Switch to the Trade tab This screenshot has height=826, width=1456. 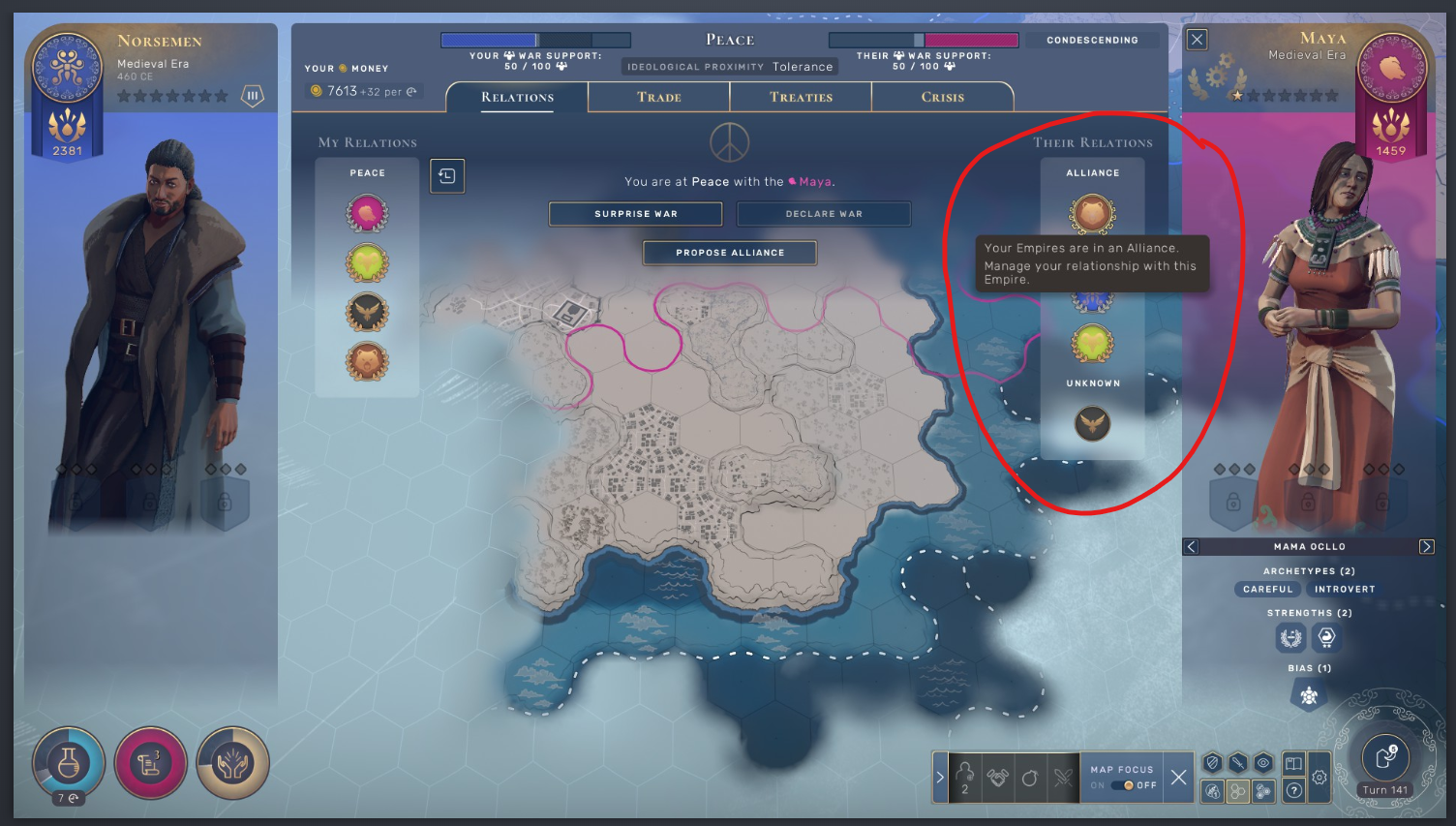click(x=658, y=97)
